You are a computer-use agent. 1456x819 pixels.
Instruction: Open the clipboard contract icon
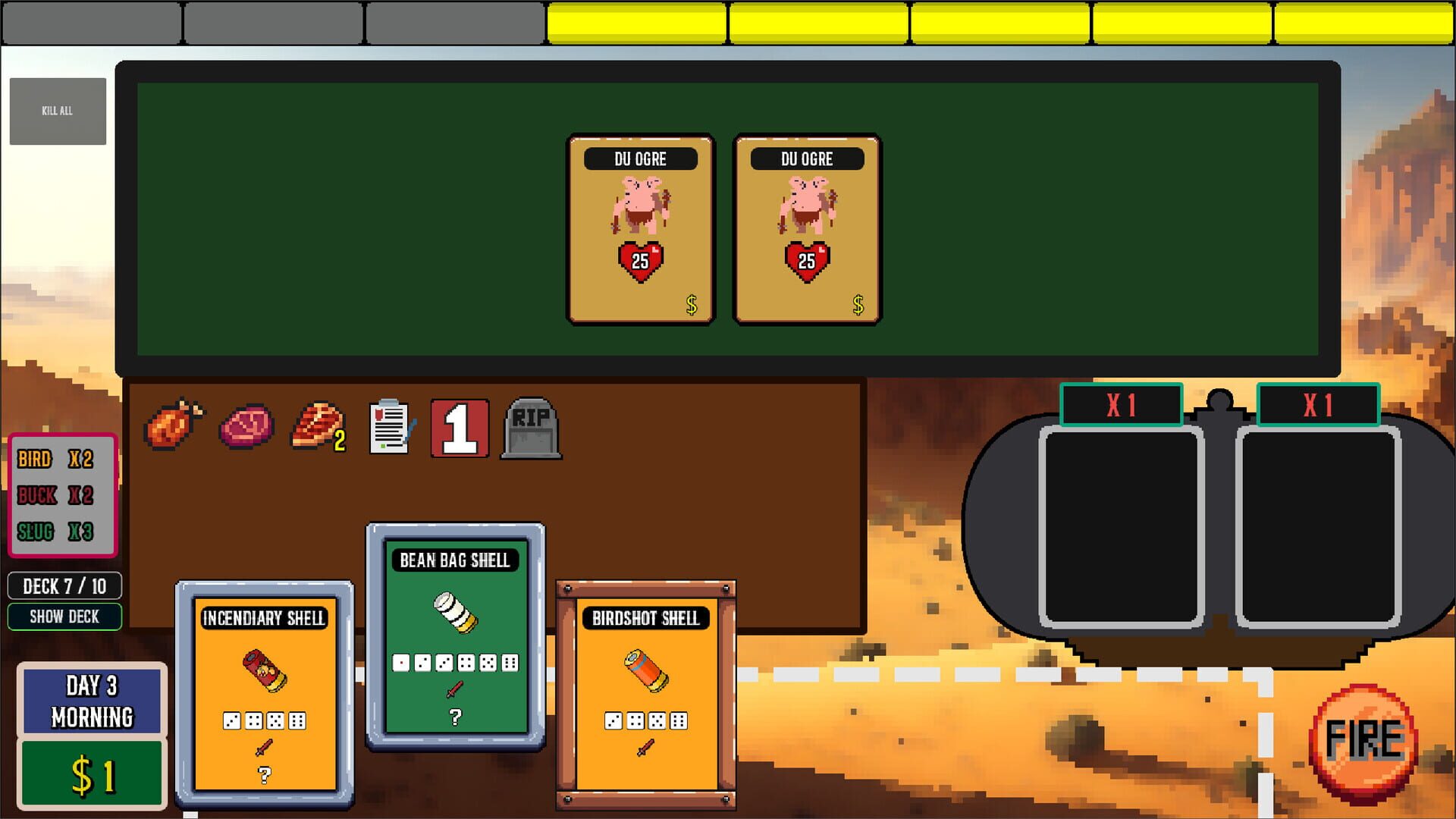[389, 426]
